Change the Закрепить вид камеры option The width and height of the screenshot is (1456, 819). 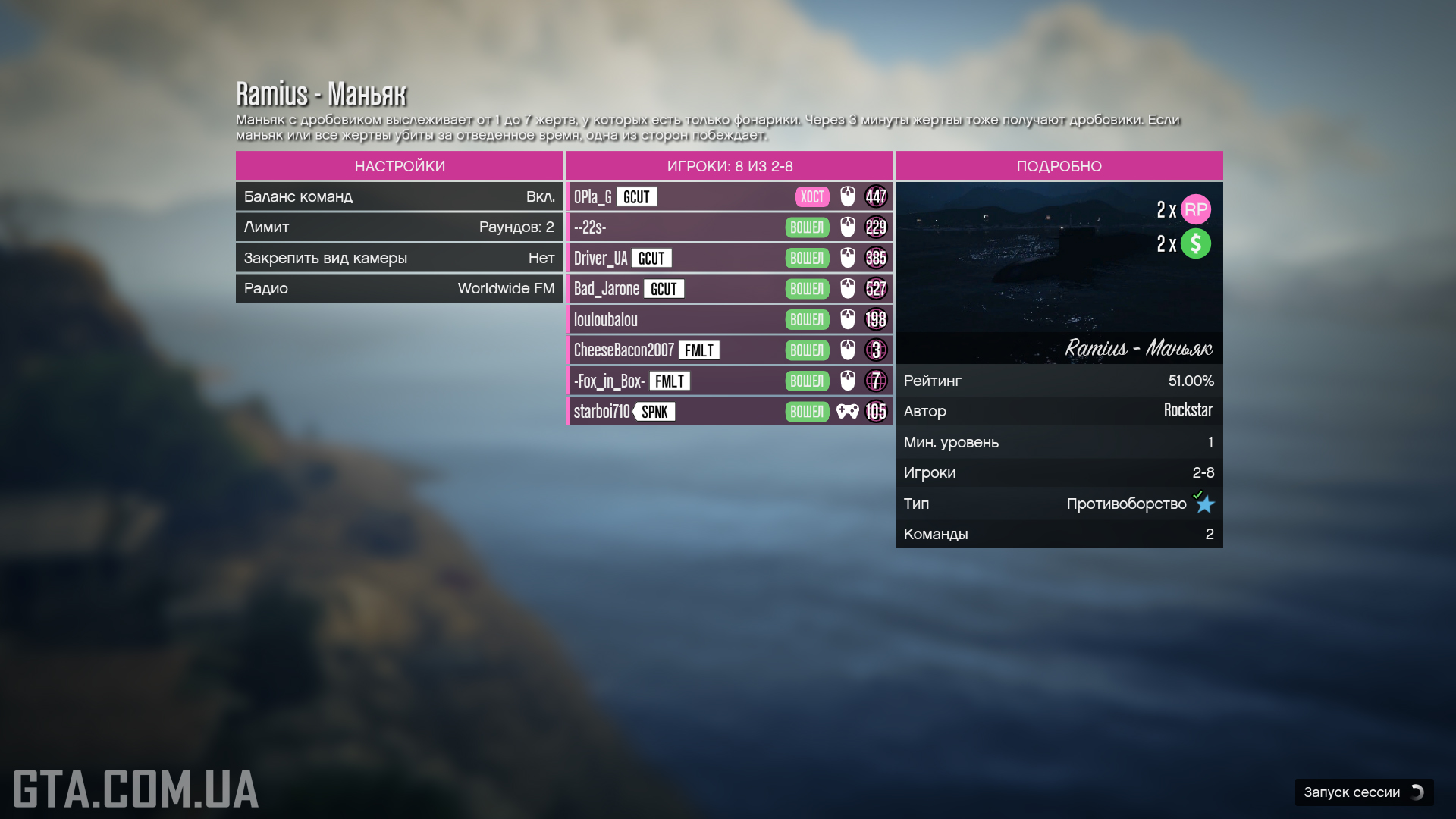(x=400, y=258)
